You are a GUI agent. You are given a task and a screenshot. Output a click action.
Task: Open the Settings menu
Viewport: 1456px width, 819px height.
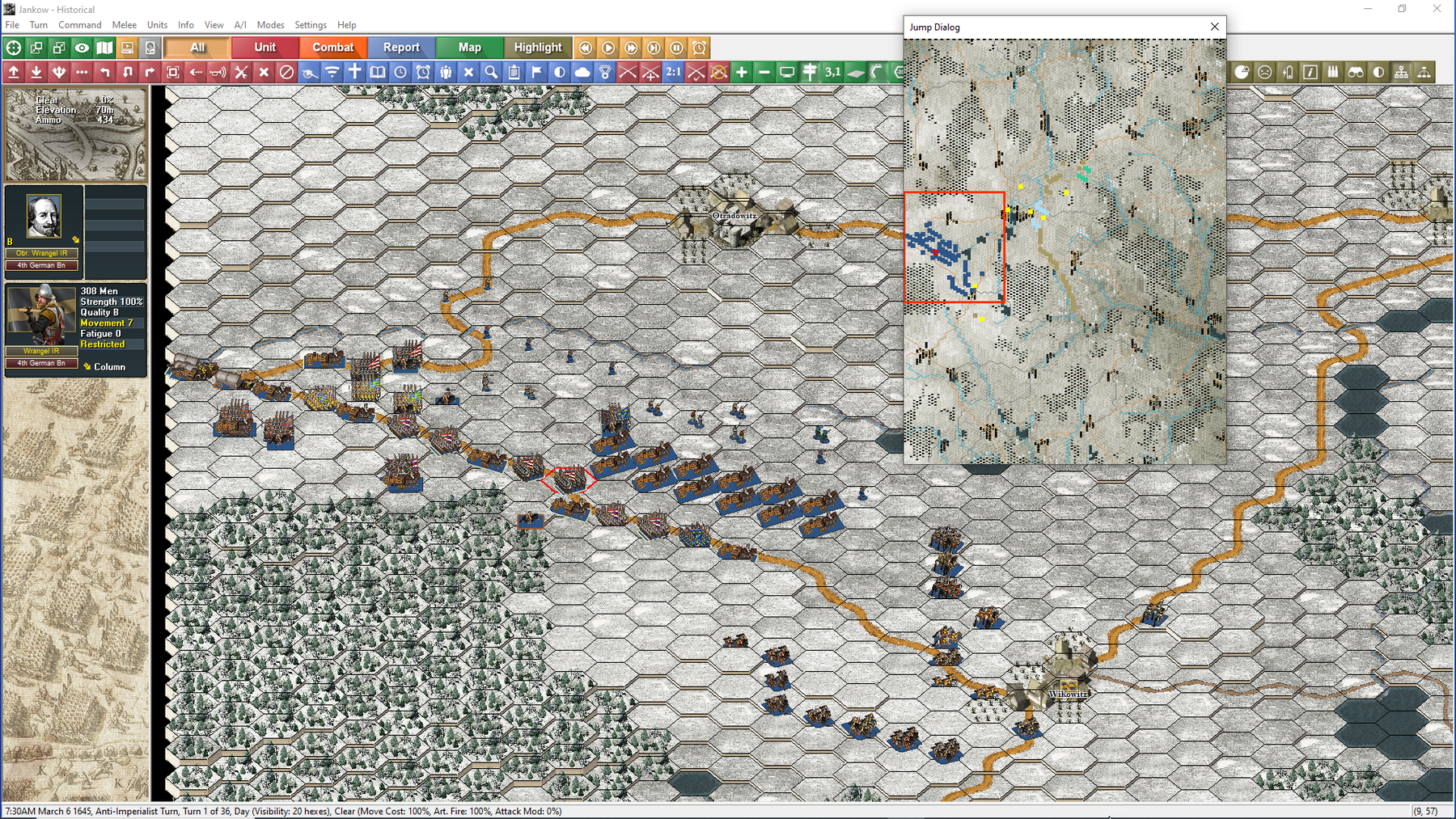pos(310,24)
